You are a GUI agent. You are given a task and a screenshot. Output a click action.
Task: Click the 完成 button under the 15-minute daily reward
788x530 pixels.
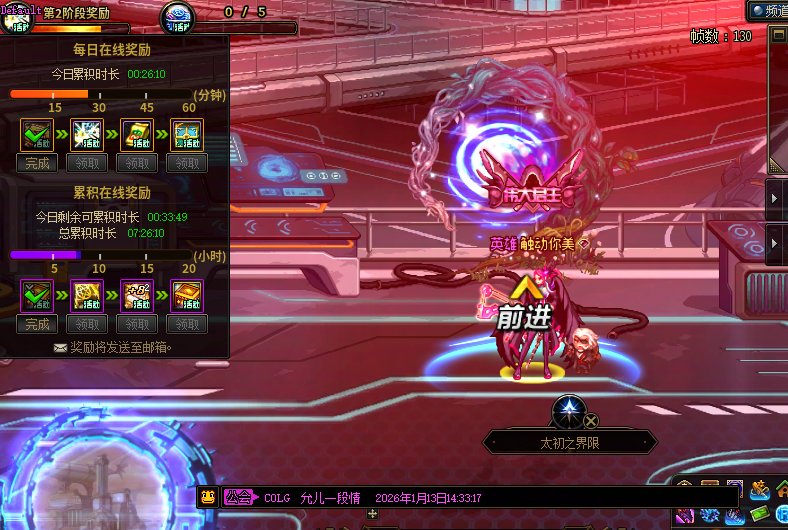37,163
